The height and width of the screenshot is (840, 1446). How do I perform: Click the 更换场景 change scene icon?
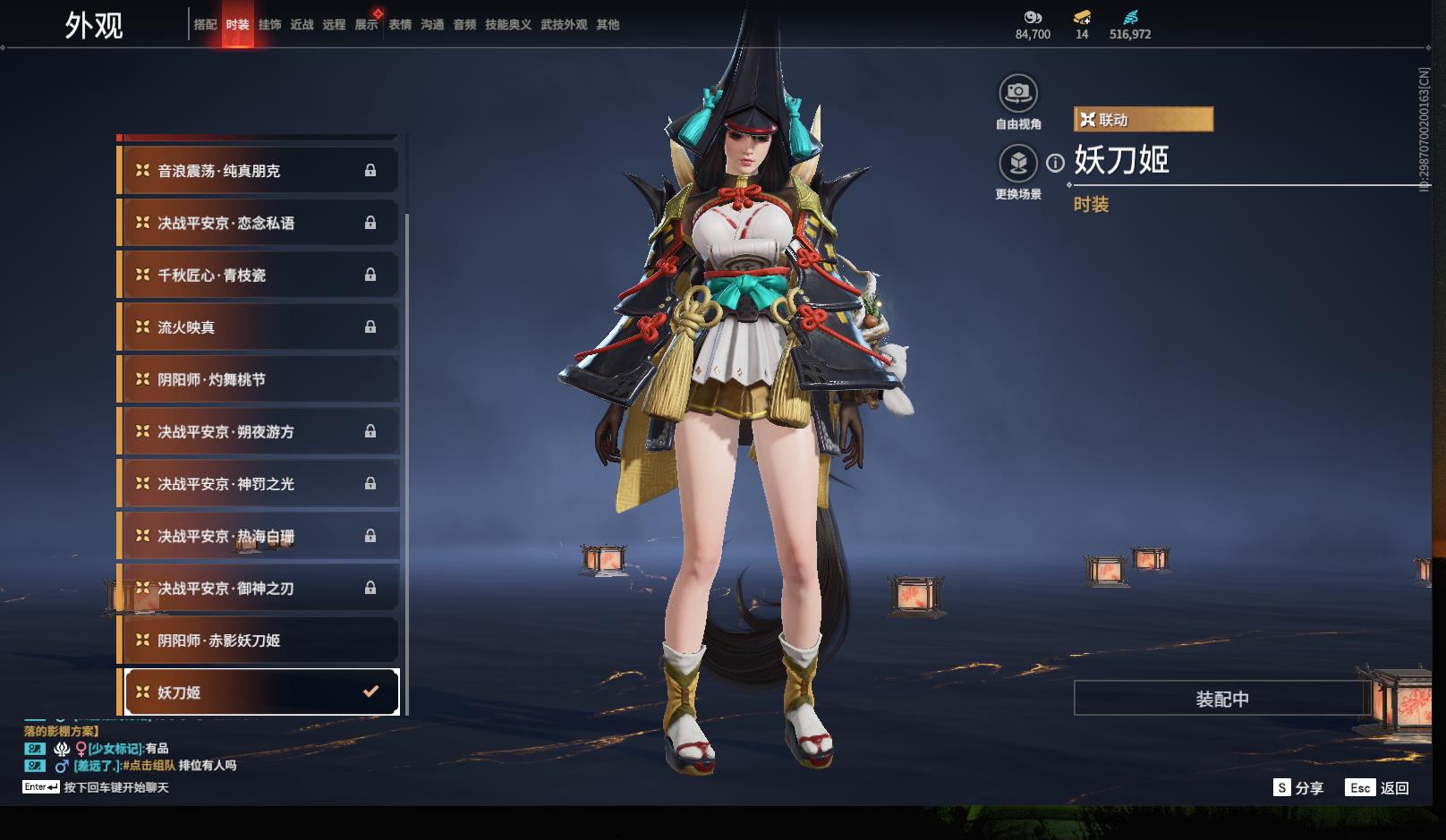[1018, 164]
